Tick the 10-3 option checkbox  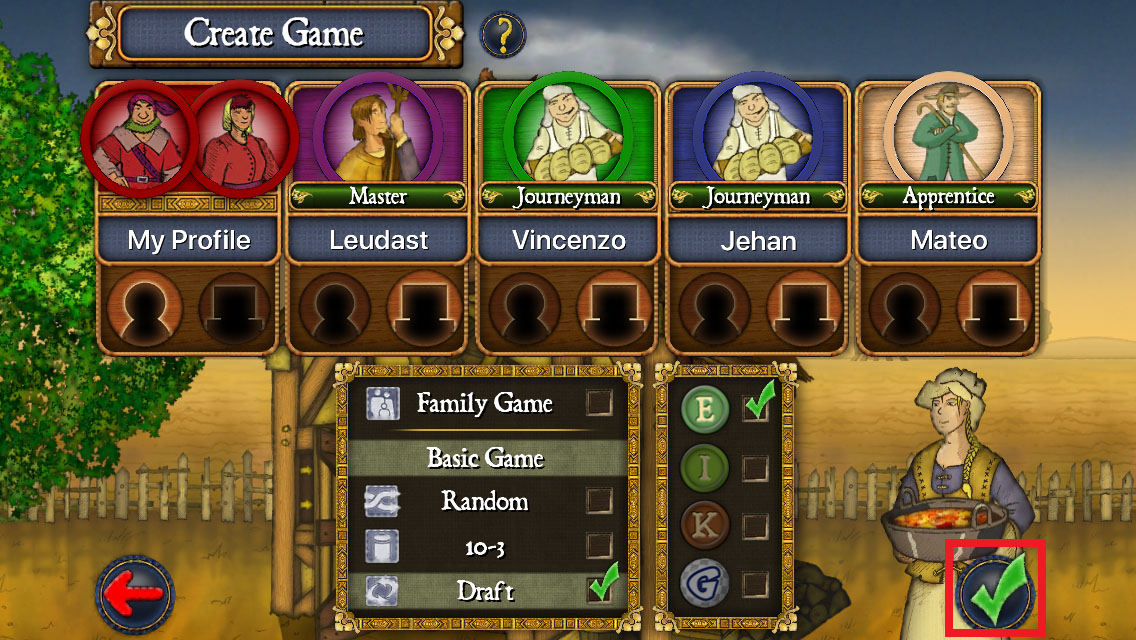tap(599, 545)
